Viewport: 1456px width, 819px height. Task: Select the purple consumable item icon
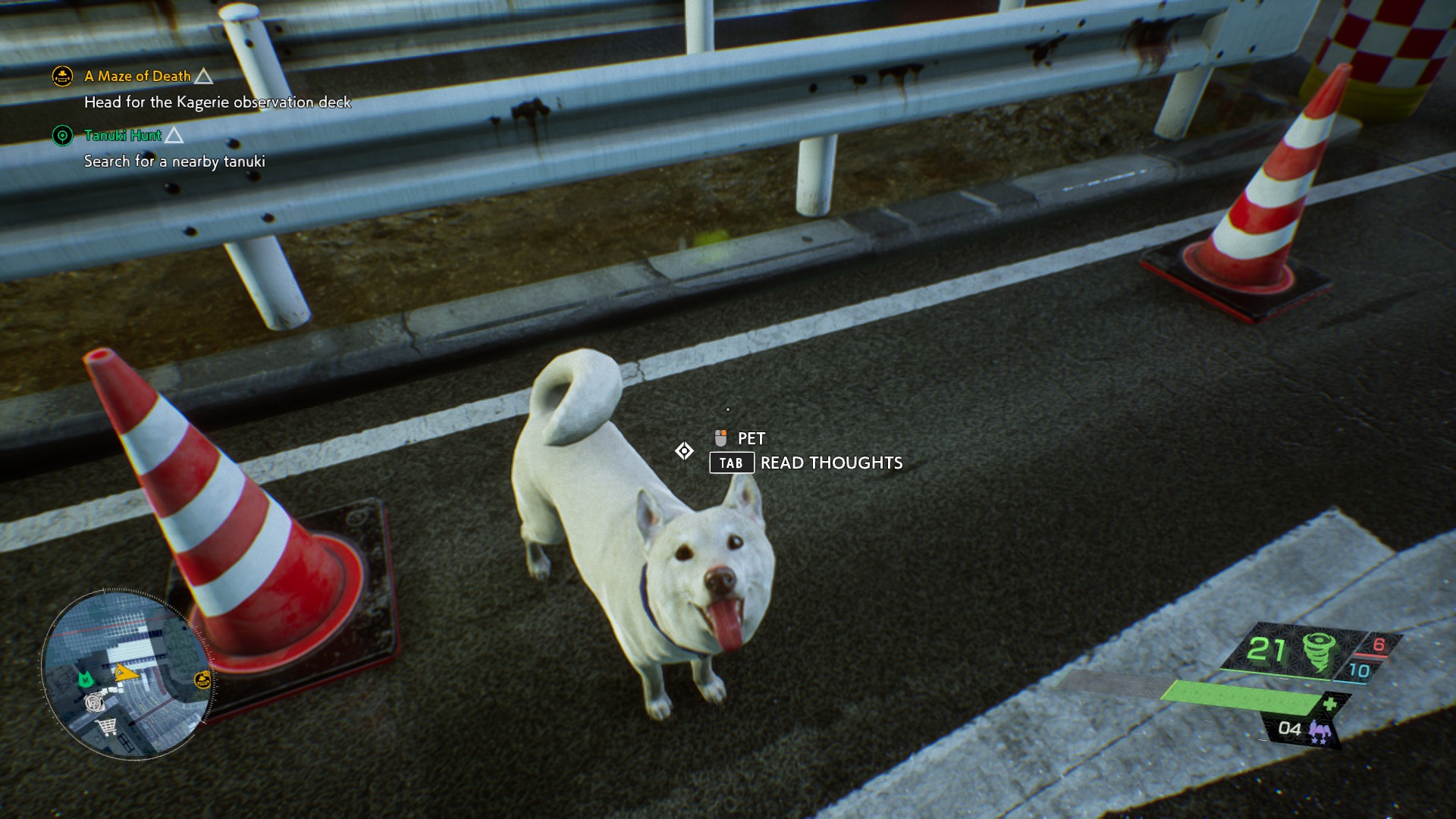1319,731
